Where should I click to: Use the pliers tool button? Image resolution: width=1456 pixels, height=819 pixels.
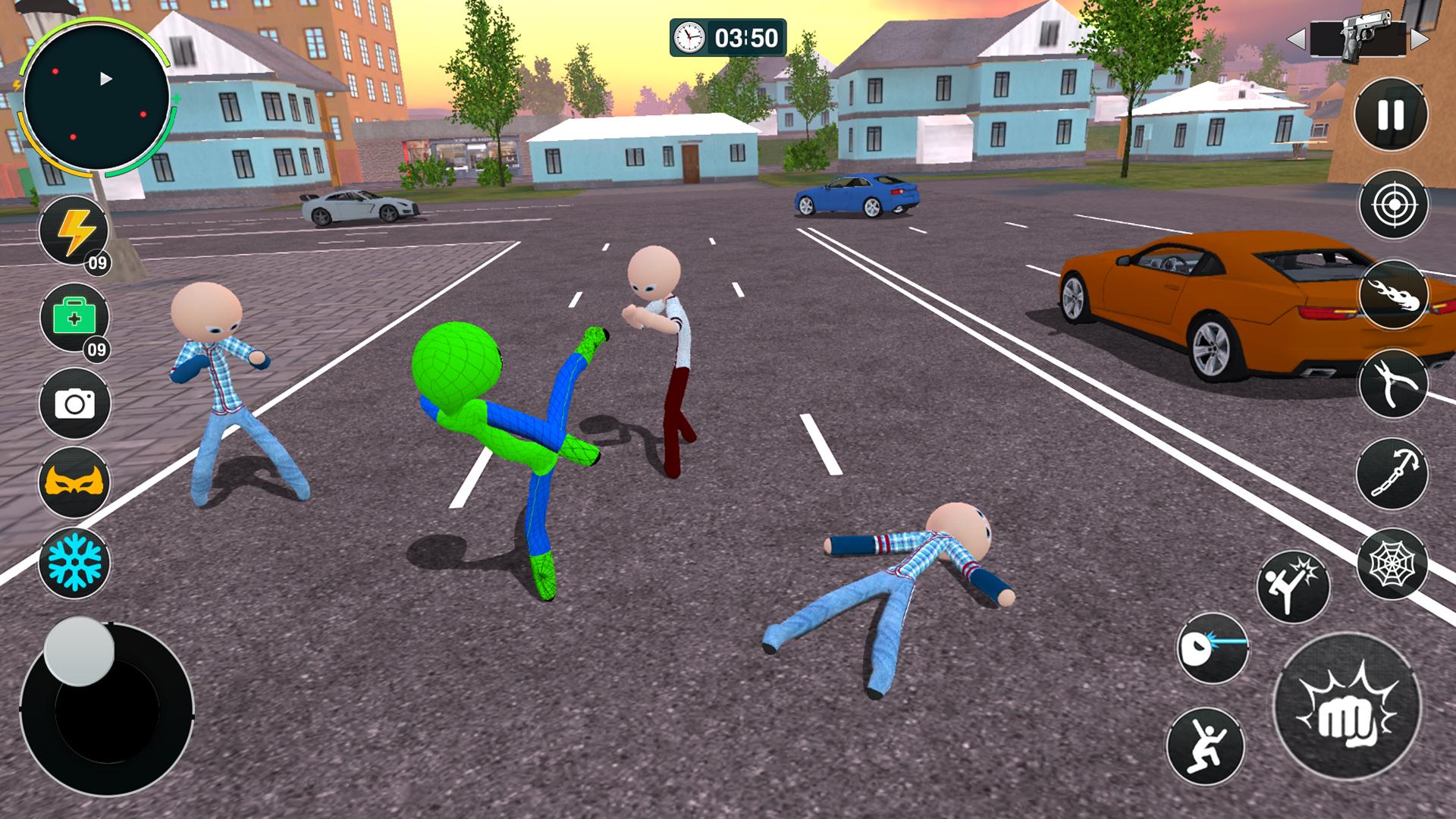tap(1393, 384)
